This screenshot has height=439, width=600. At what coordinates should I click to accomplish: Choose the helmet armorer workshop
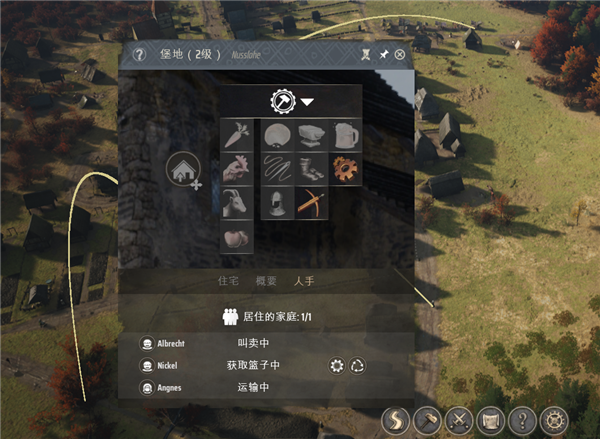tap(276, 202)
